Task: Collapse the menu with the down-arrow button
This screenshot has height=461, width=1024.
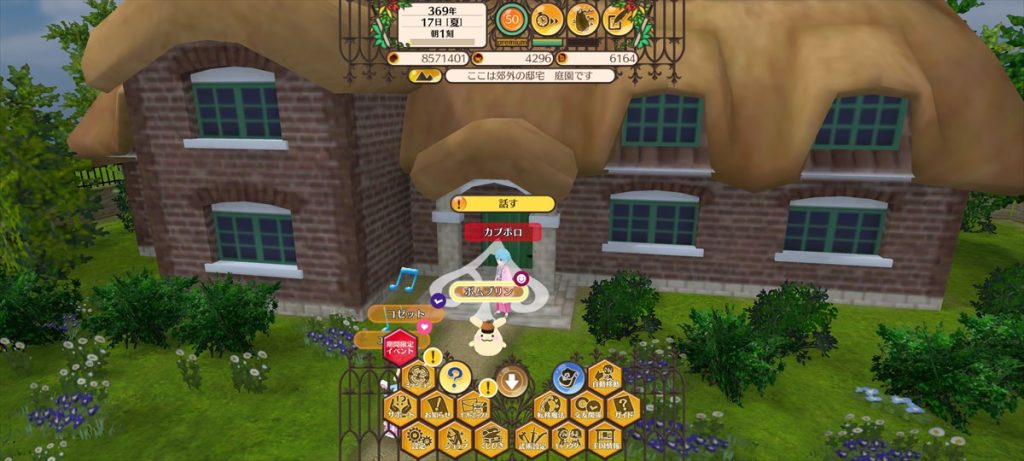Action: pos(512,381)
